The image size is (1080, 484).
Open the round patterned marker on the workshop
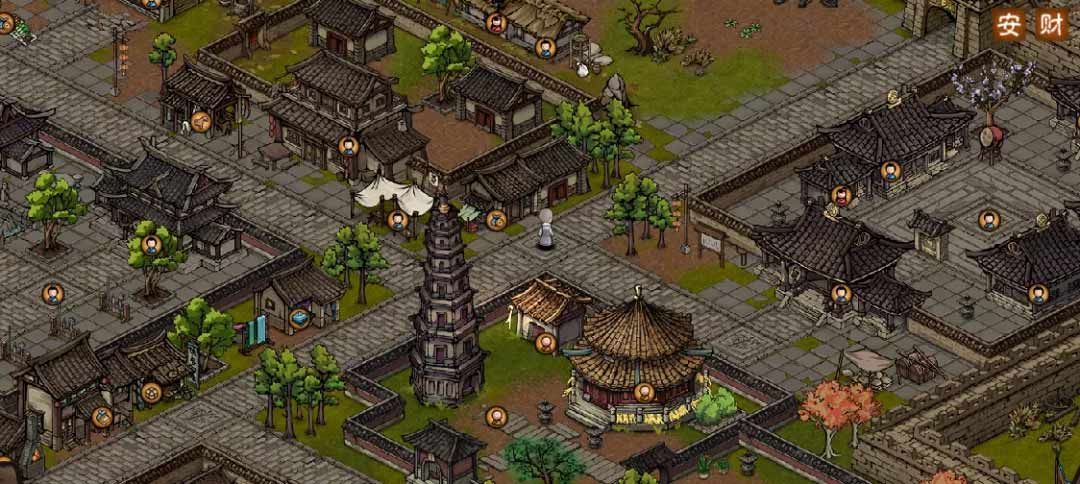151,392
